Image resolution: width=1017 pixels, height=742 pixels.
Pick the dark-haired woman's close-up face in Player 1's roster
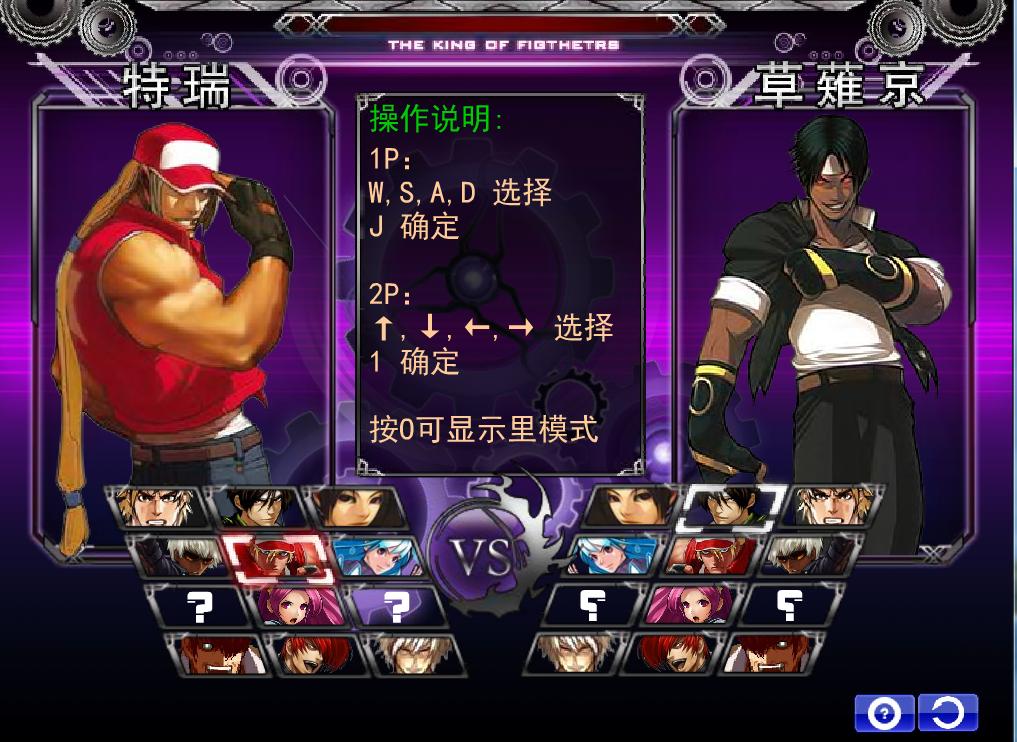[x=354, y=507]
